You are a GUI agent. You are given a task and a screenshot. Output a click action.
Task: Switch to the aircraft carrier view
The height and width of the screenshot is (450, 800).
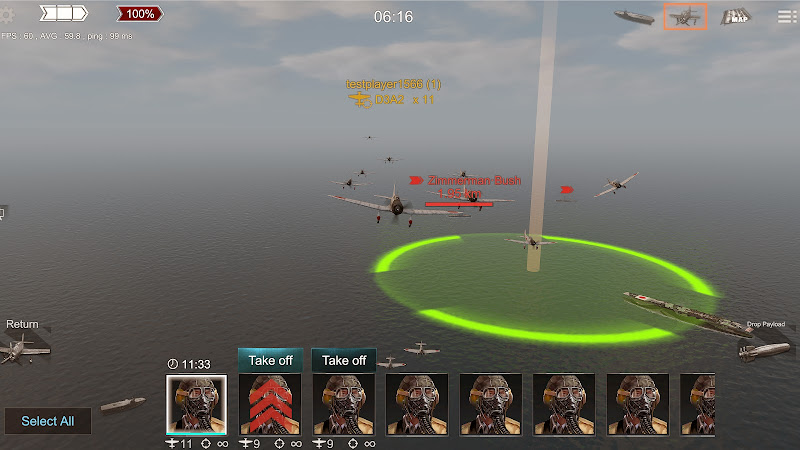pos(633,16)
